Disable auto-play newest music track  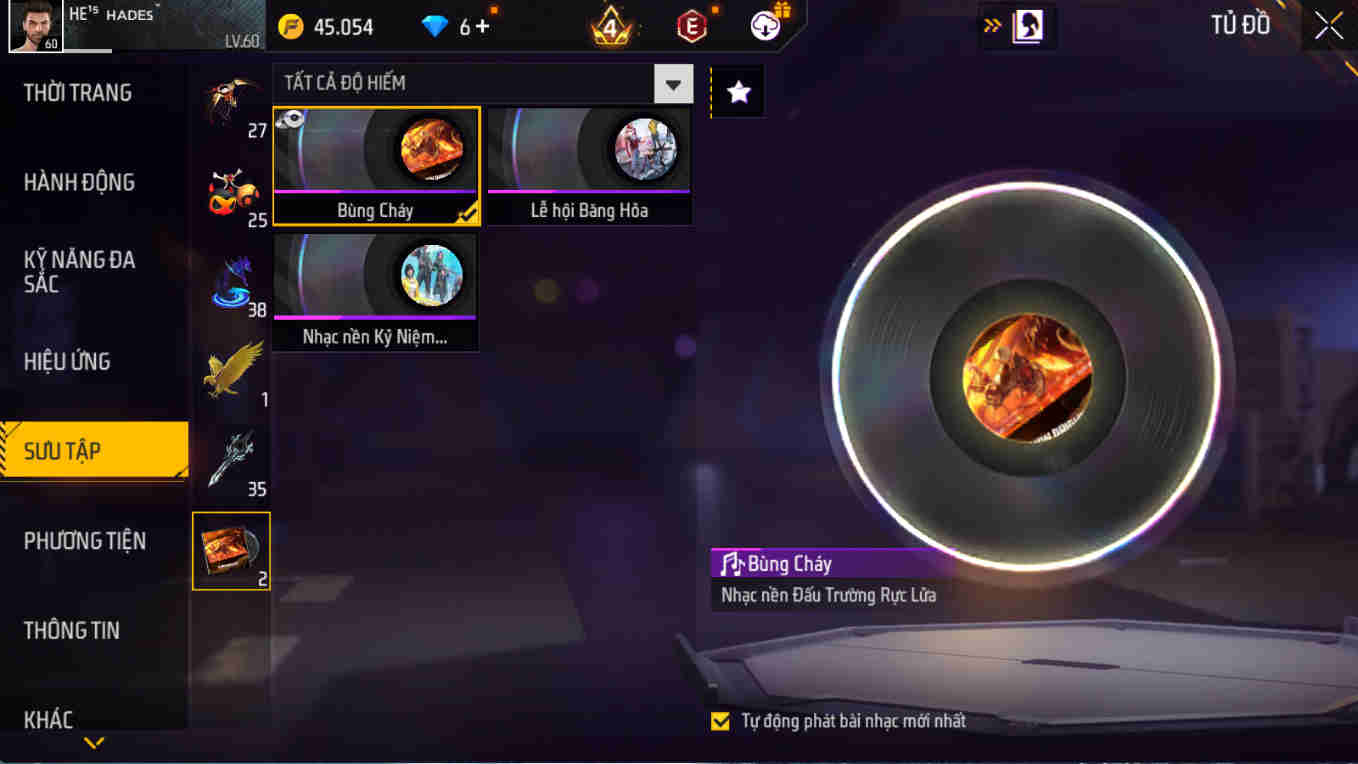(722, 719)
